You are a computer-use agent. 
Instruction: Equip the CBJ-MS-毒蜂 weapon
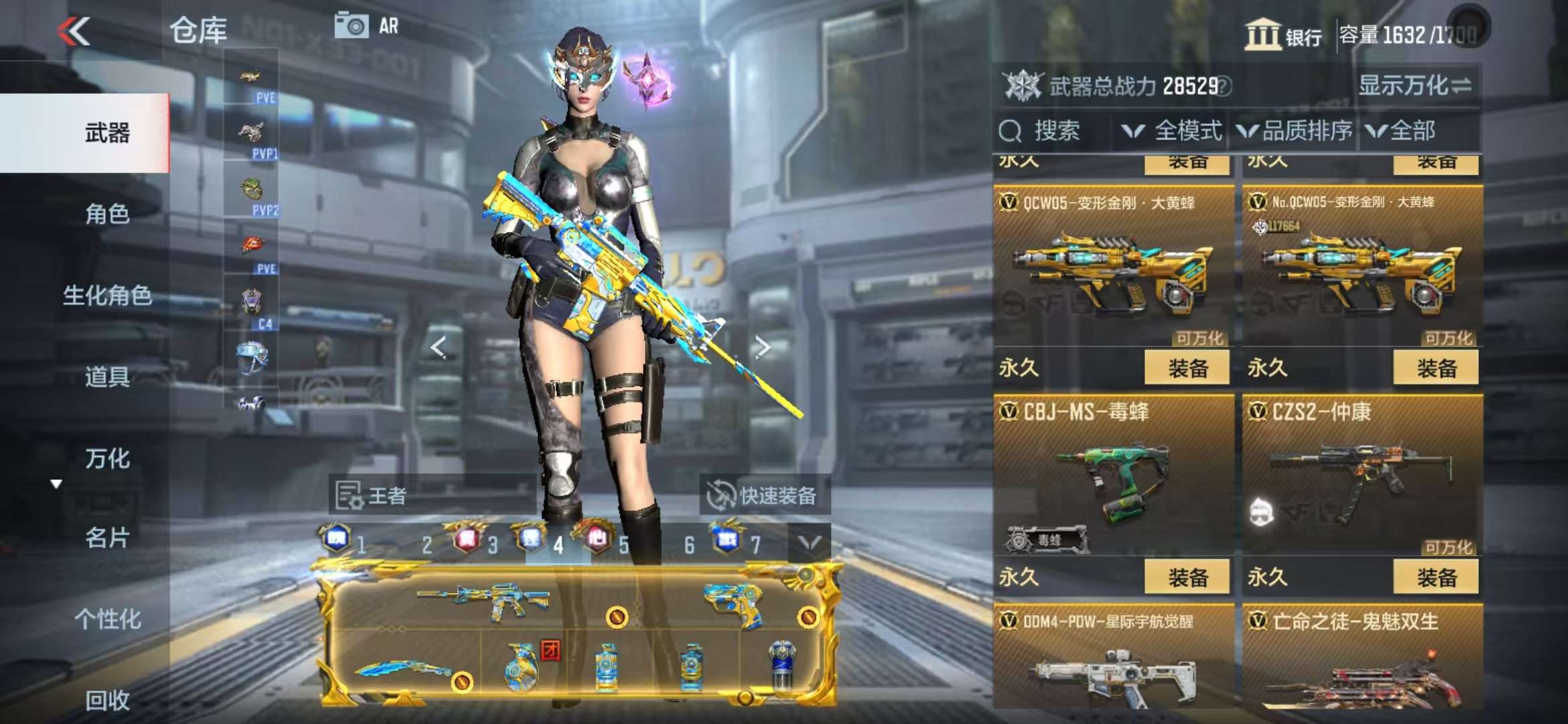(1187, 577)
